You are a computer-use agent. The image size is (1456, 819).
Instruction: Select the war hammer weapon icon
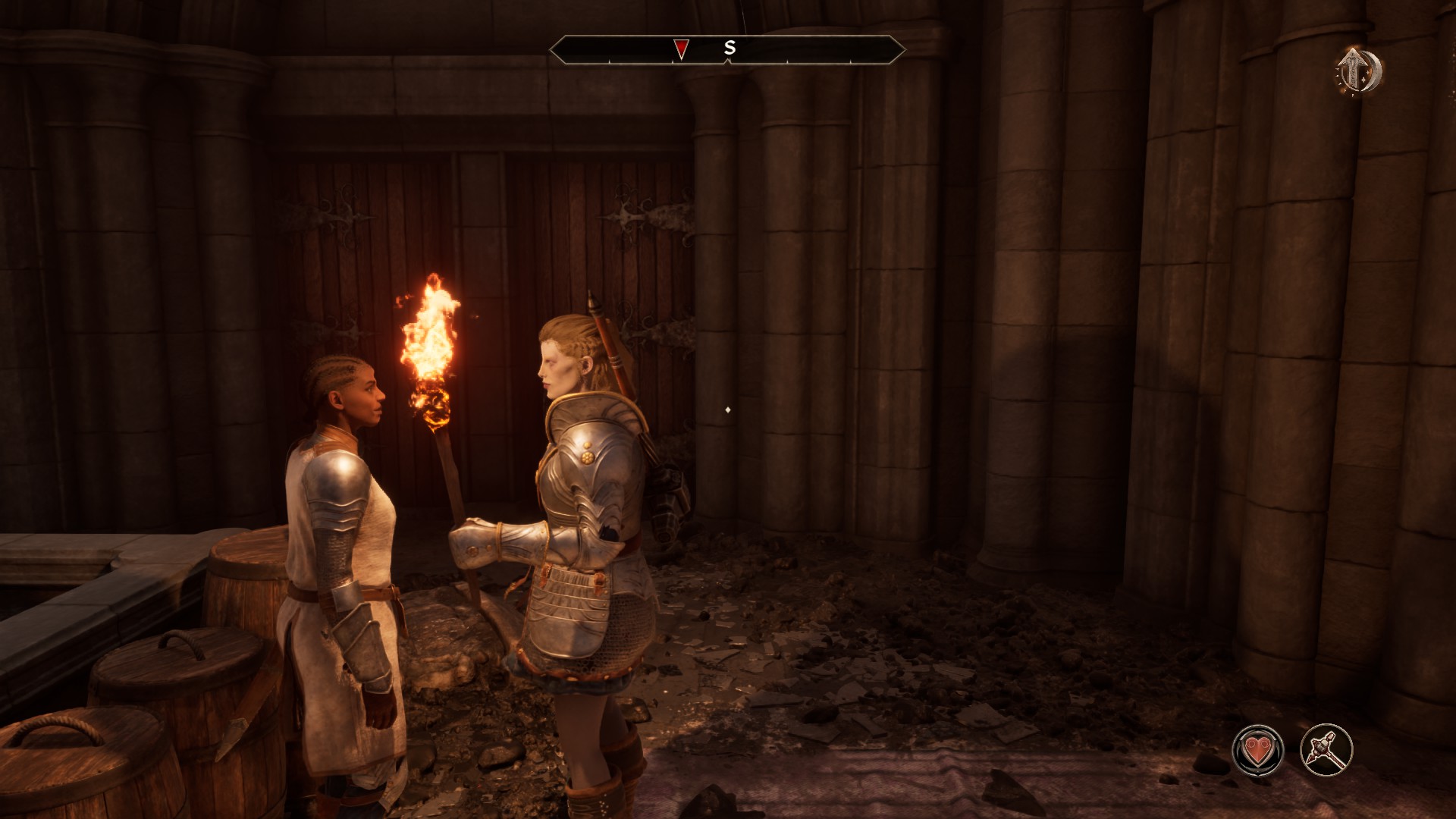1326,750
